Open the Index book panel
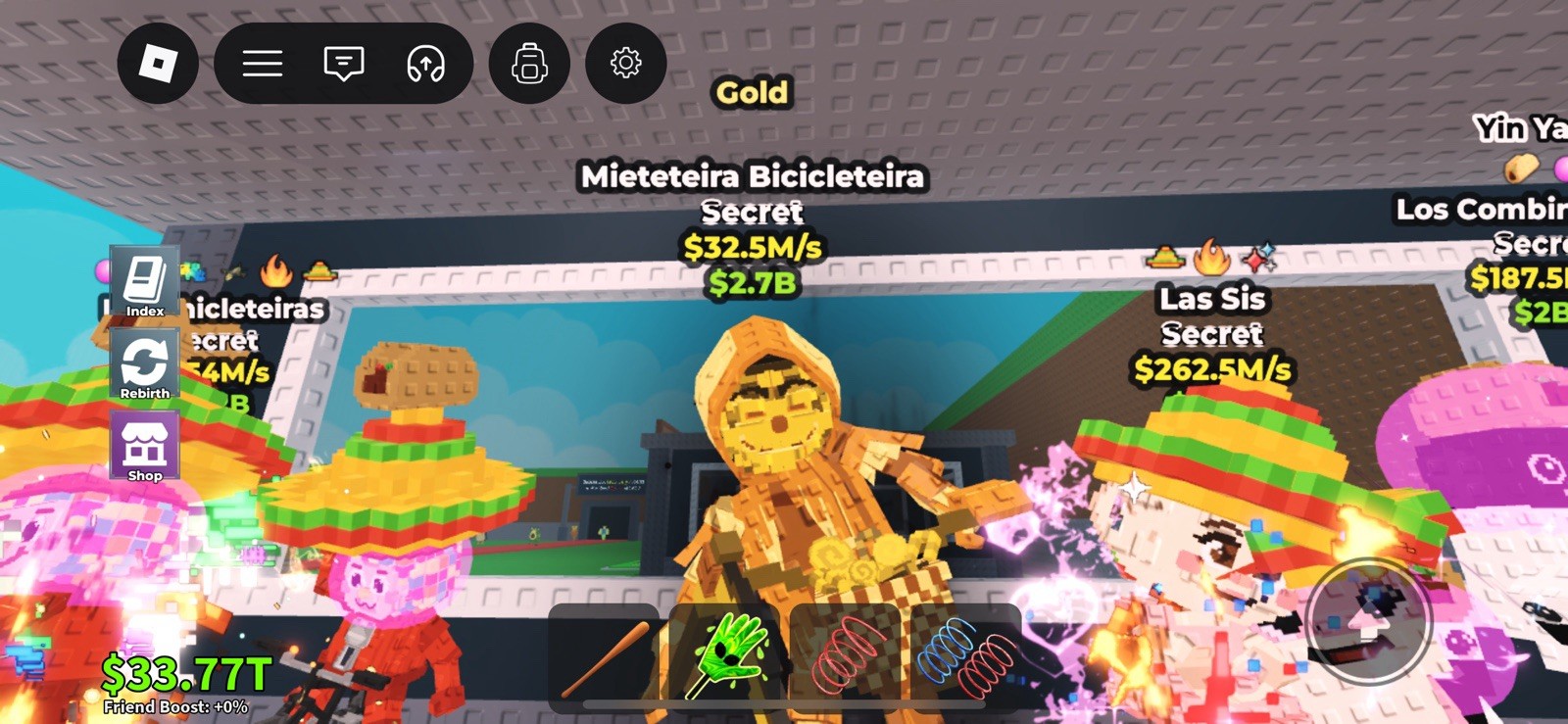 click(x=144, y=281)
